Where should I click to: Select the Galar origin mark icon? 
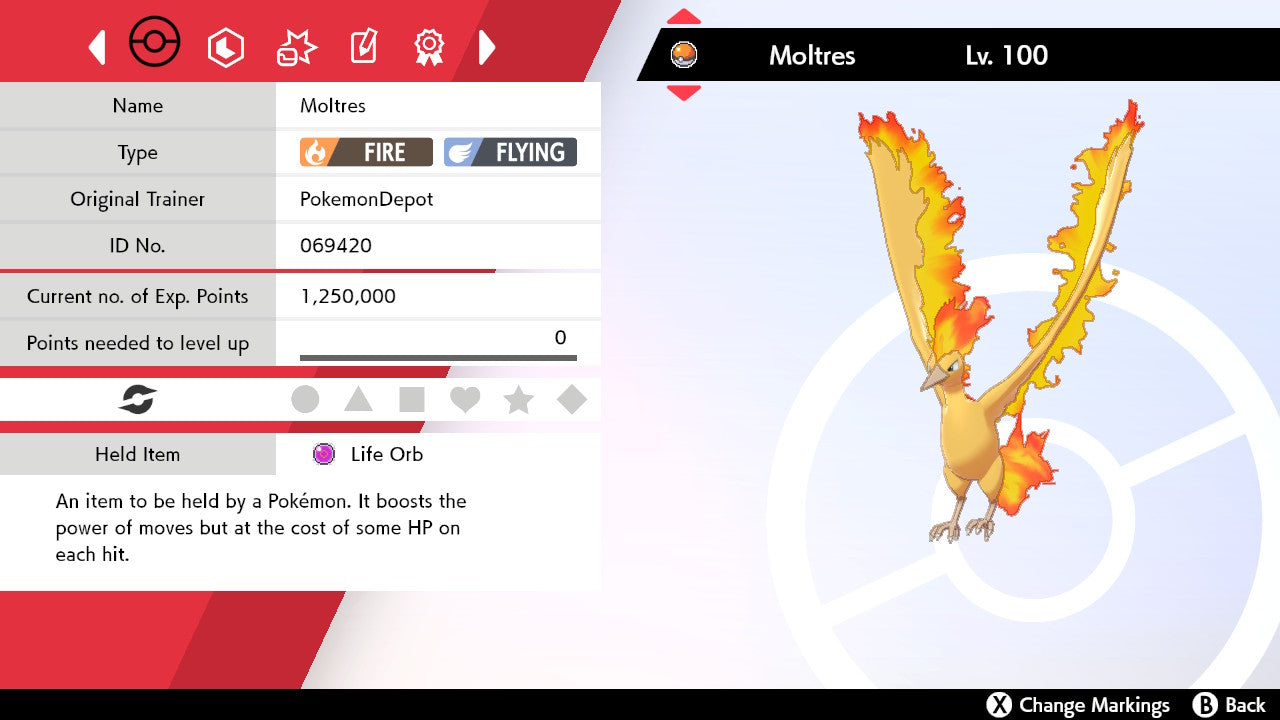(138, 400)
